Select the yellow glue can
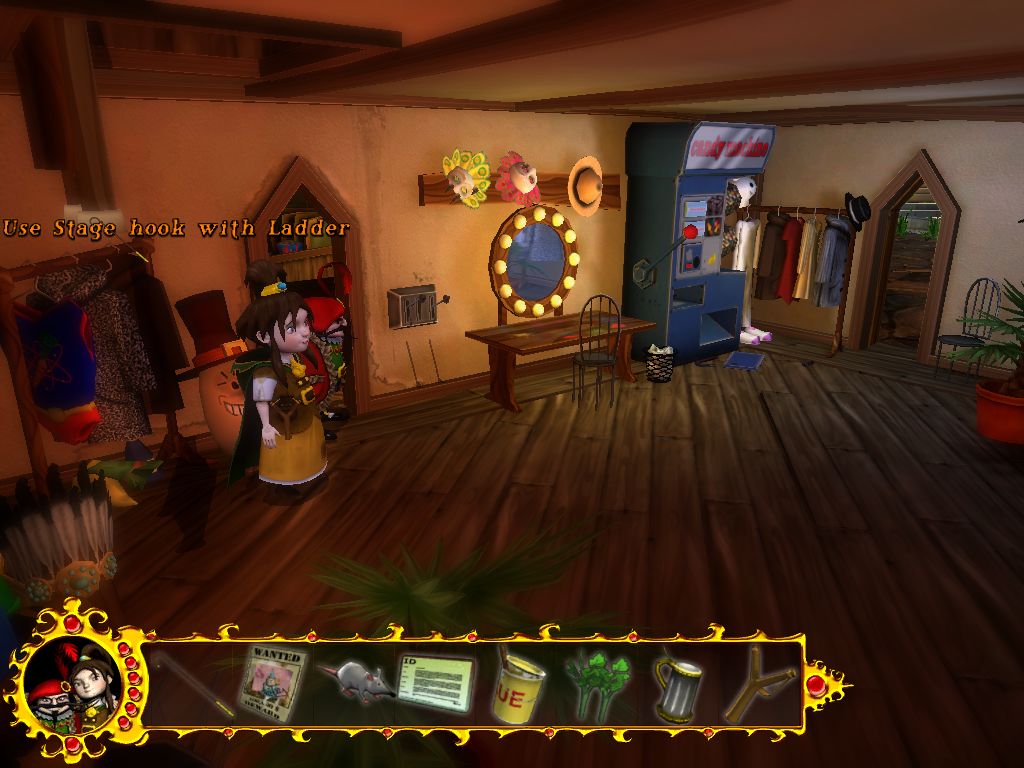This screenshot has height=768, width=1024. (518, 685)
